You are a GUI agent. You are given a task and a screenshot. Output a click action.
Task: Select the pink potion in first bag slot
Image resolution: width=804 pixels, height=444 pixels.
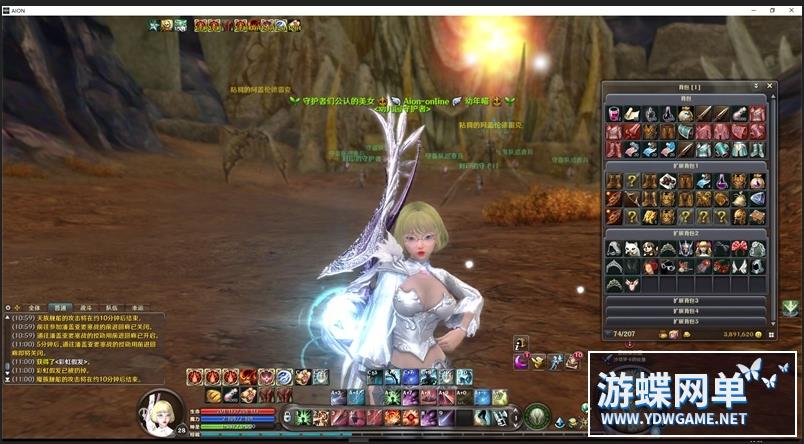pos(613,114)
